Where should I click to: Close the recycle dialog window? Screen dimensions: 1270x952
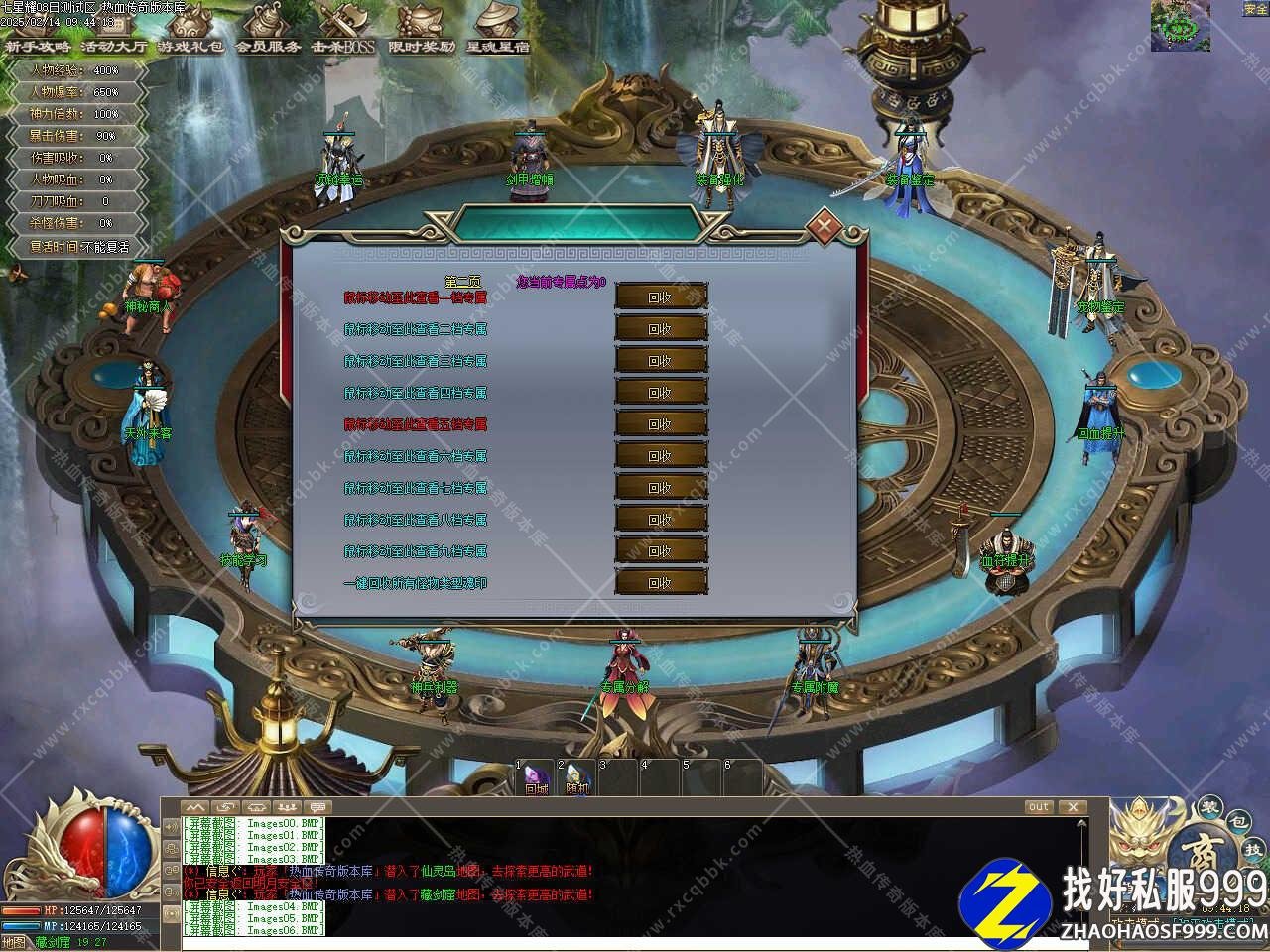pos(823,226)
